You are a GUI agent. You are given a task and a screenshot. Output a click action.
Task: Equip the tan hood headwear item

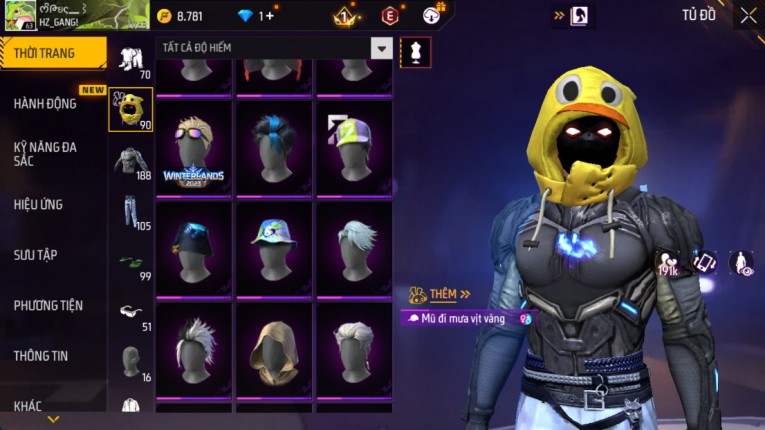click(x=273, y=350)
